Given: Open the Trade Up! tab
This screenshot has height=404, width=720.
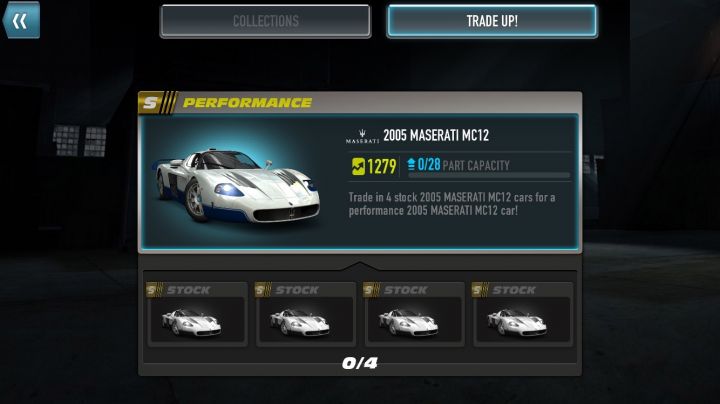Looking at the screenshot, I should pos(491,21).
